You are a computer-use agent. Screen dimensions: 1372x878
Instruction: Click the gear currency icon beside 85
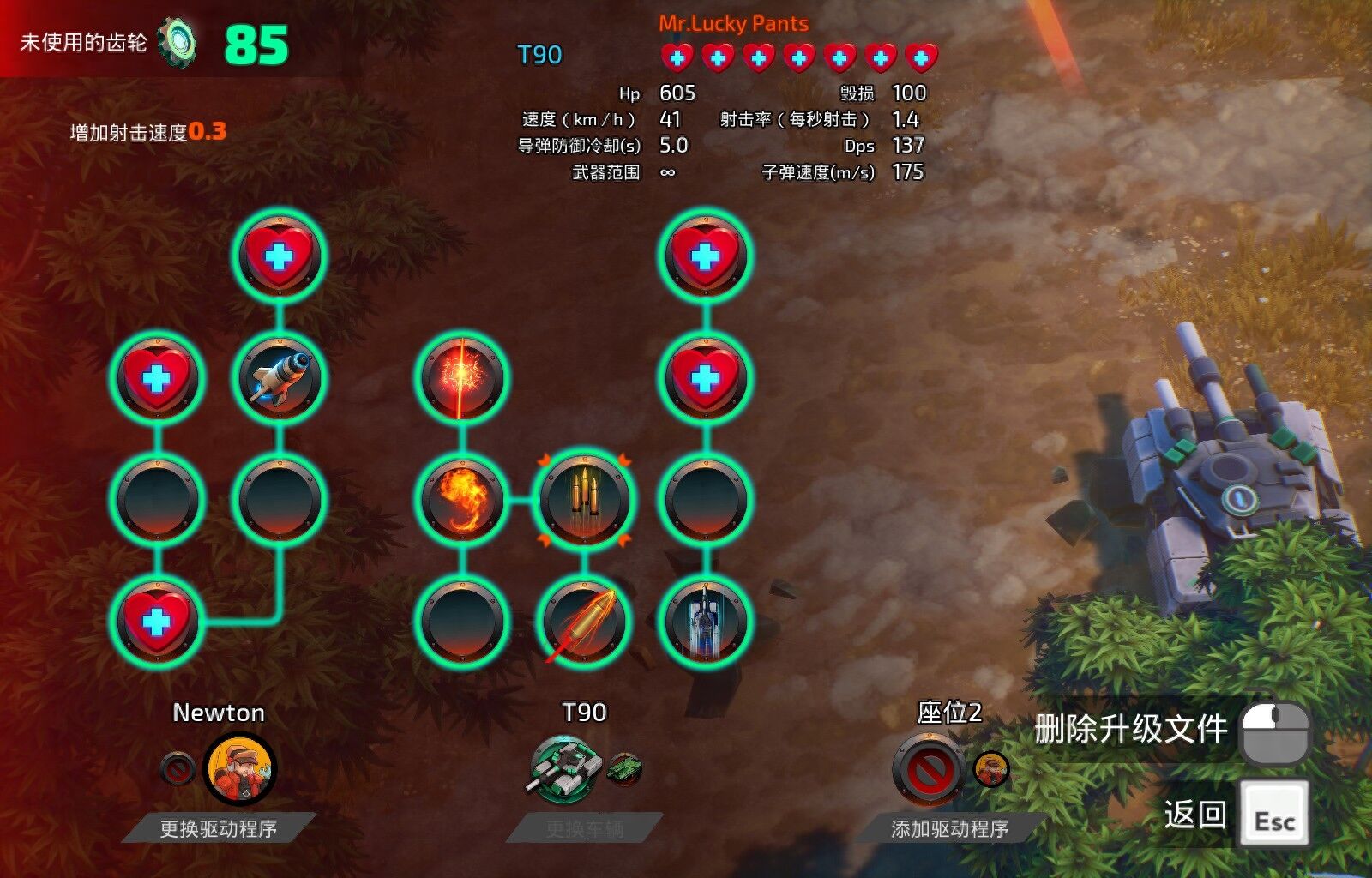pos(180,39)
